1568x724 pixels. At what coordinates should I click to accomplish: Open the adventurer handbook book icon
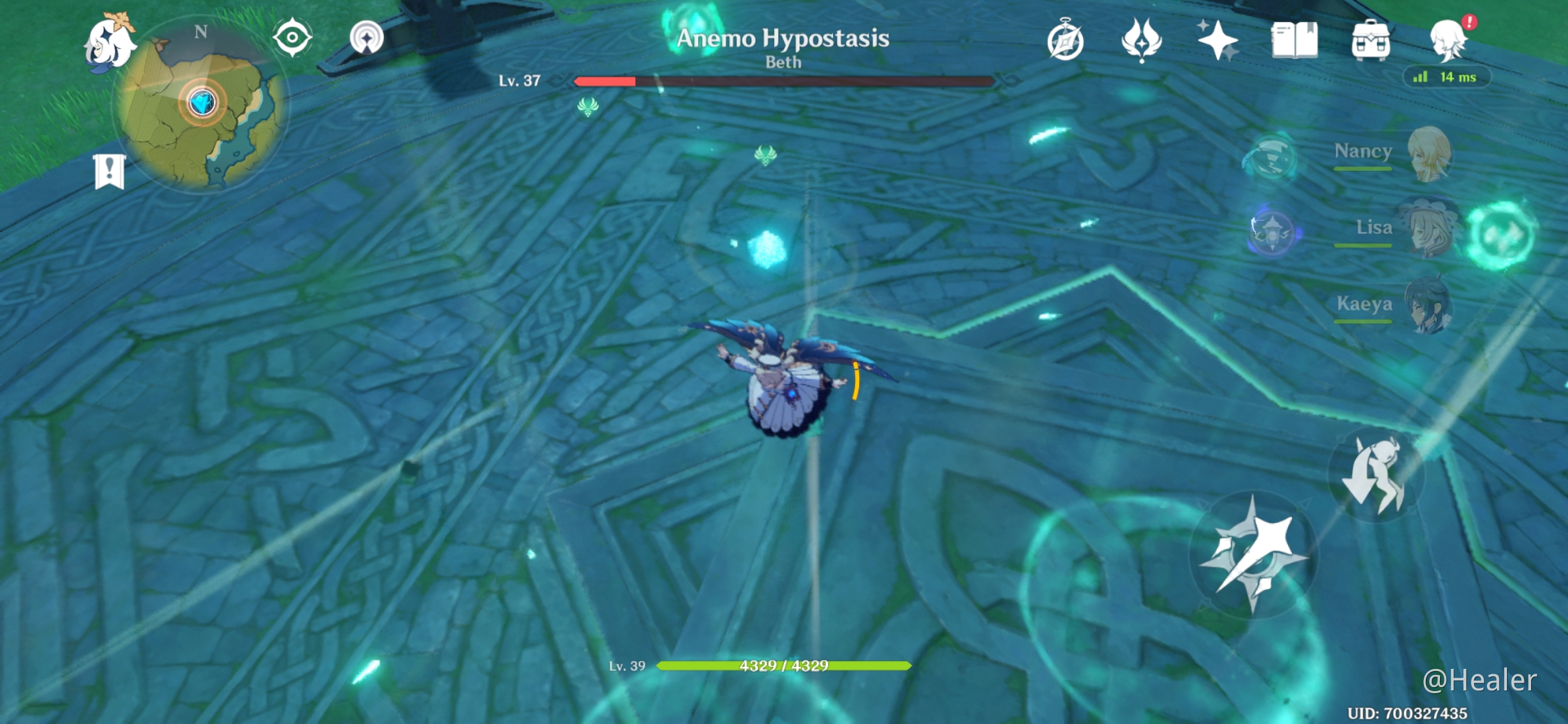coord(1294,40)
